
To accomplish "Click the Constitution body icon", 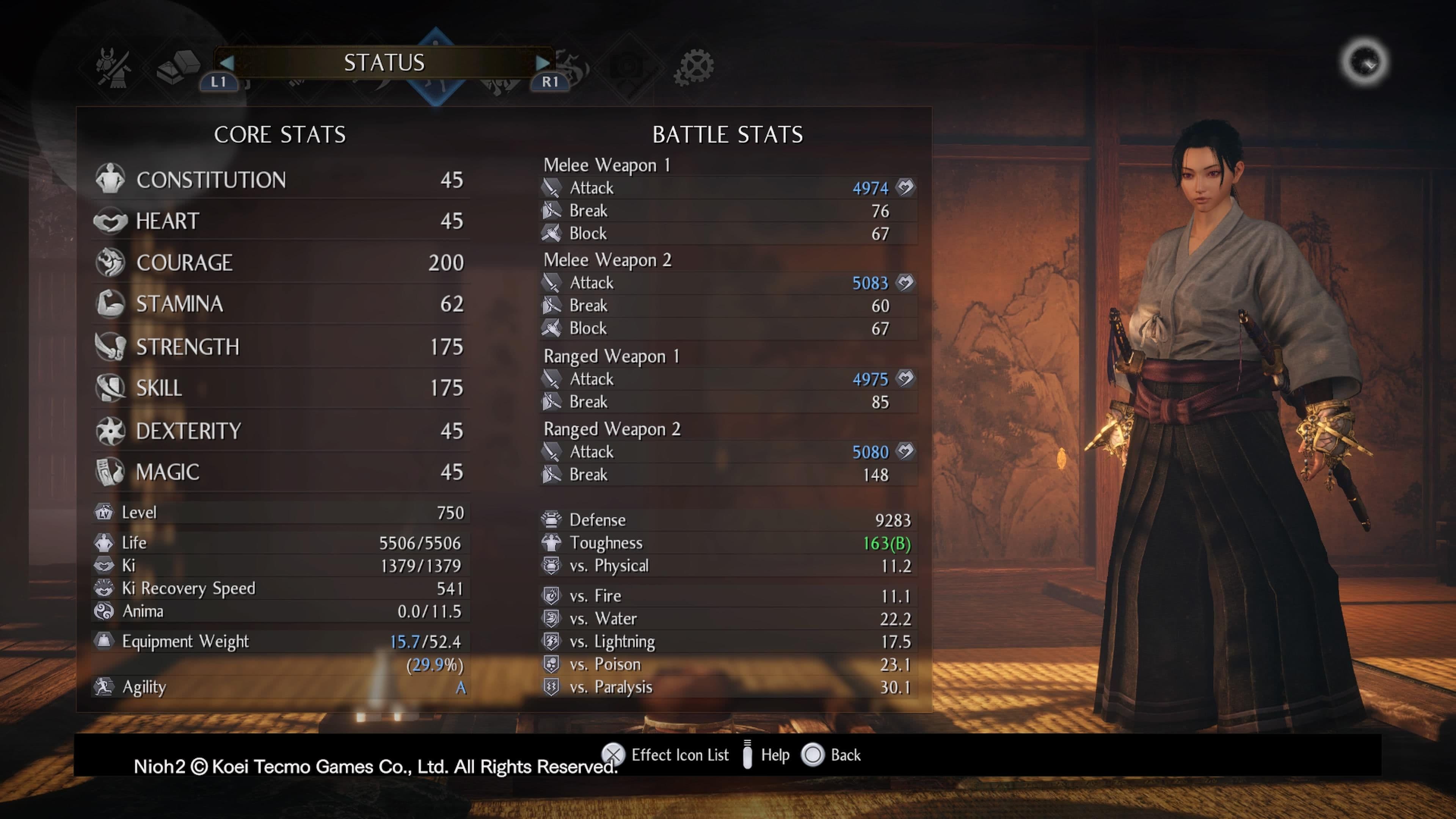I will (x=111, y=179).
